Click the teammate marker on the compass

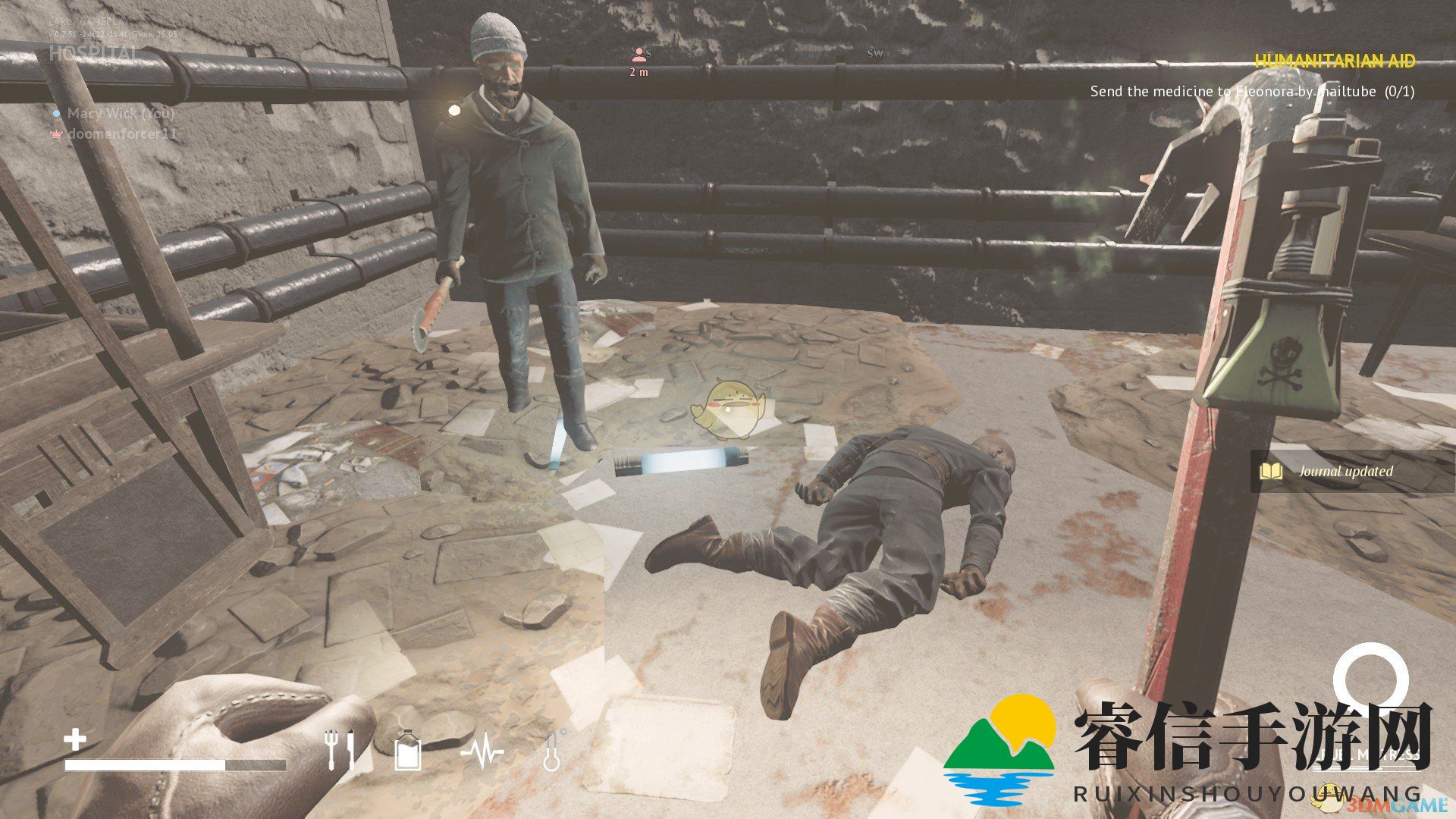point(639,55)
